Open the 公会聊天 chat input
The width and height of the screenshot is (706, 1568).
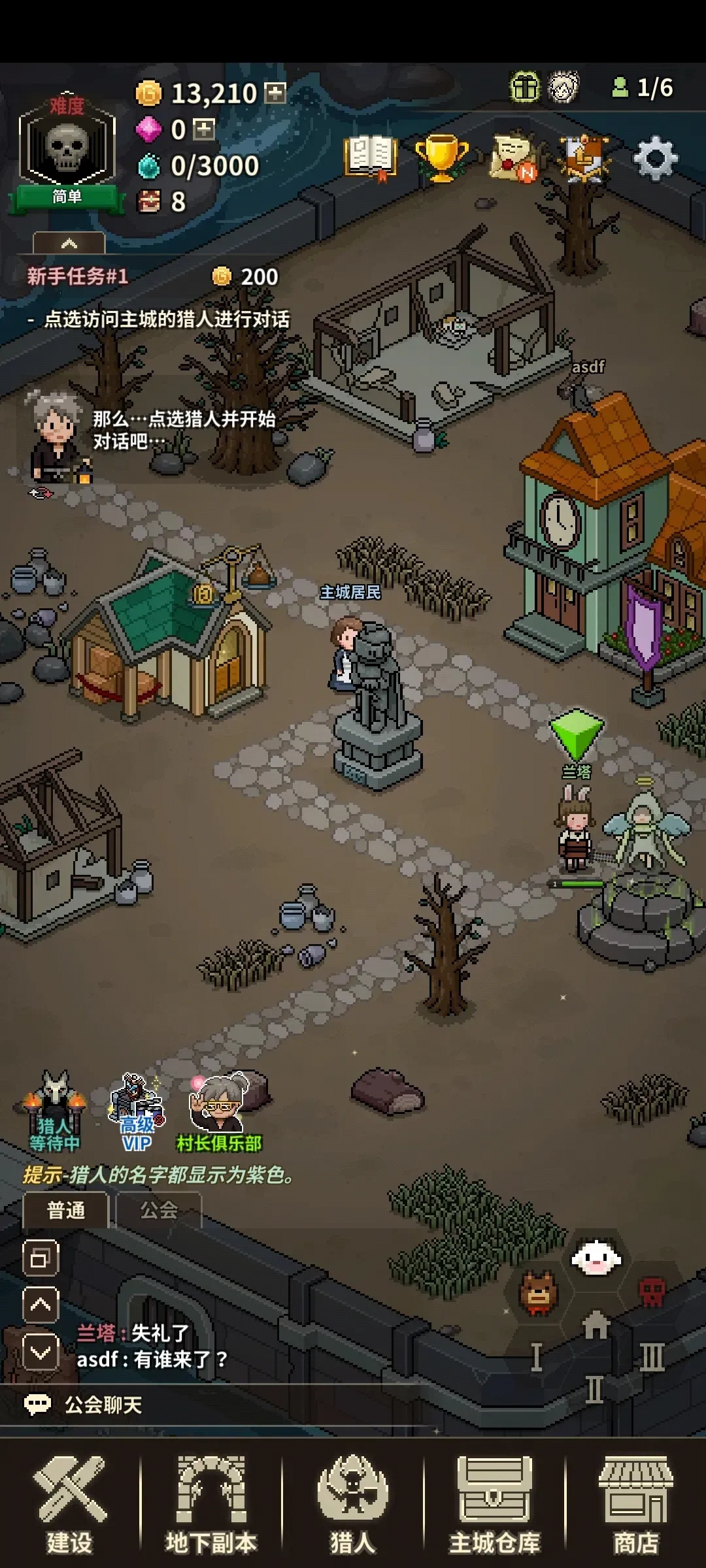pyautogui.click(x=103, y=1405)
